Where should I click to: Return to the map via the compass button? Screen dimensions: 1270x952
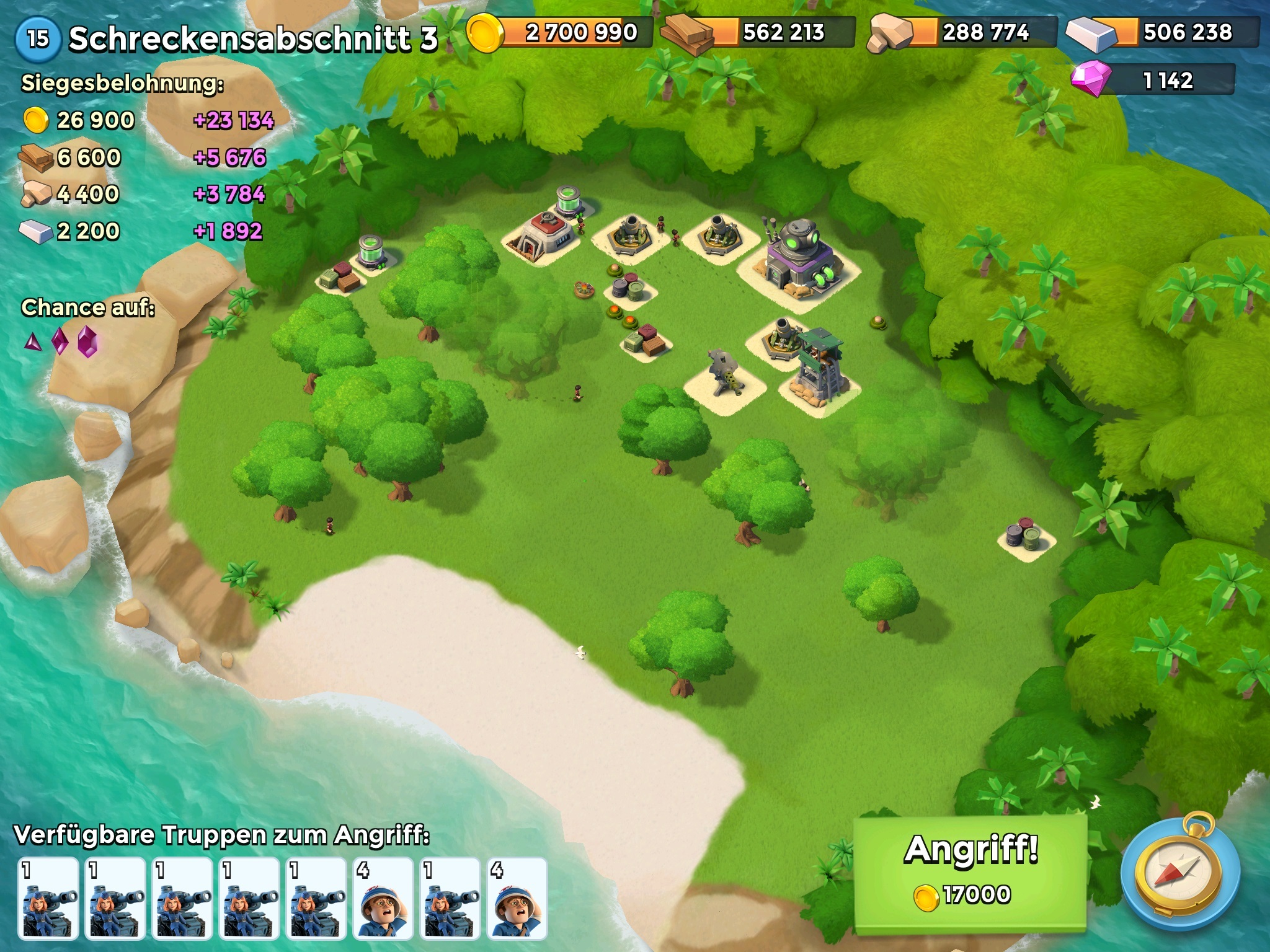[x=1179, y=875]
